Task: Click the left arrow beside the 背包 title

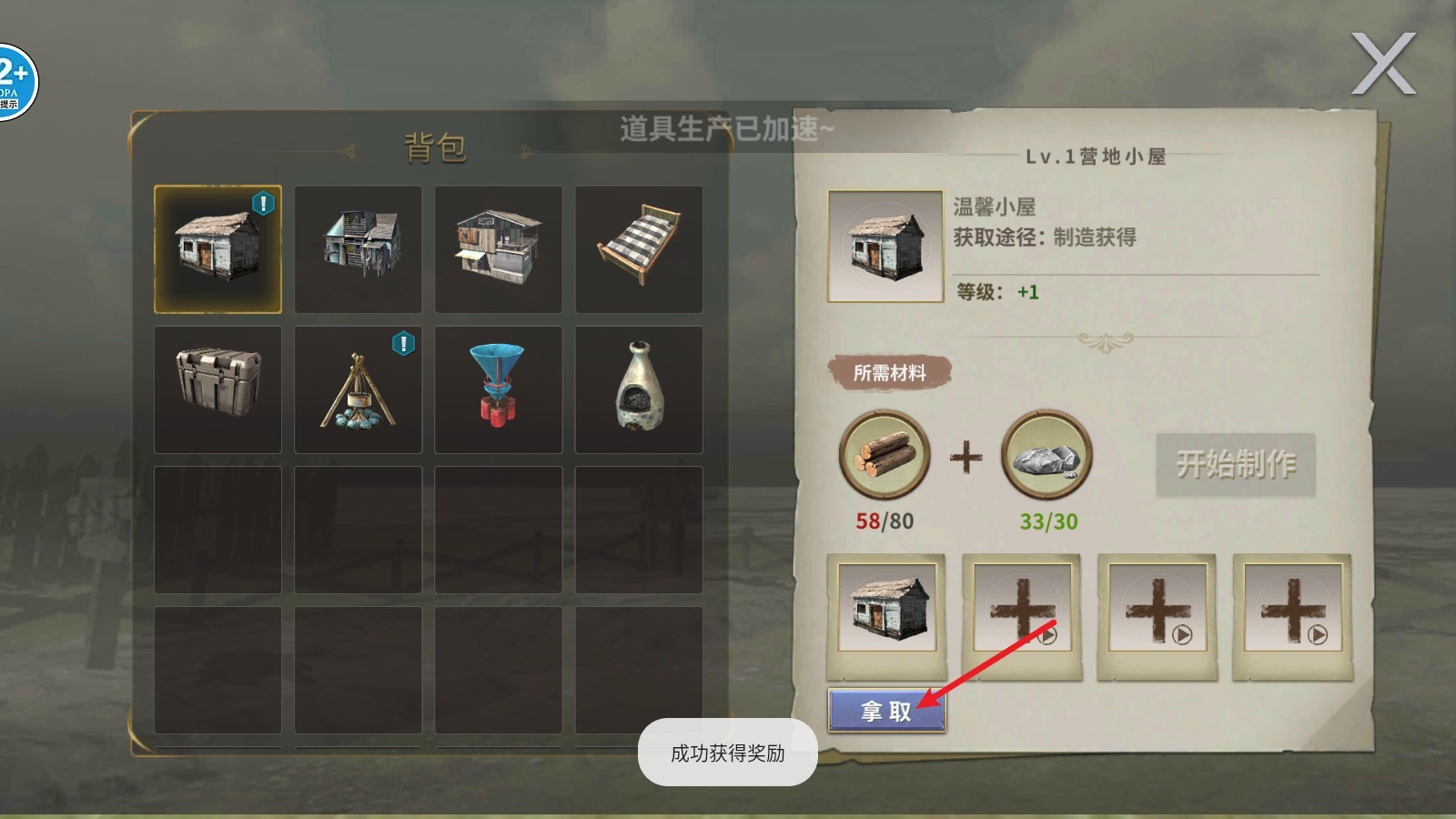Action: 349,150
